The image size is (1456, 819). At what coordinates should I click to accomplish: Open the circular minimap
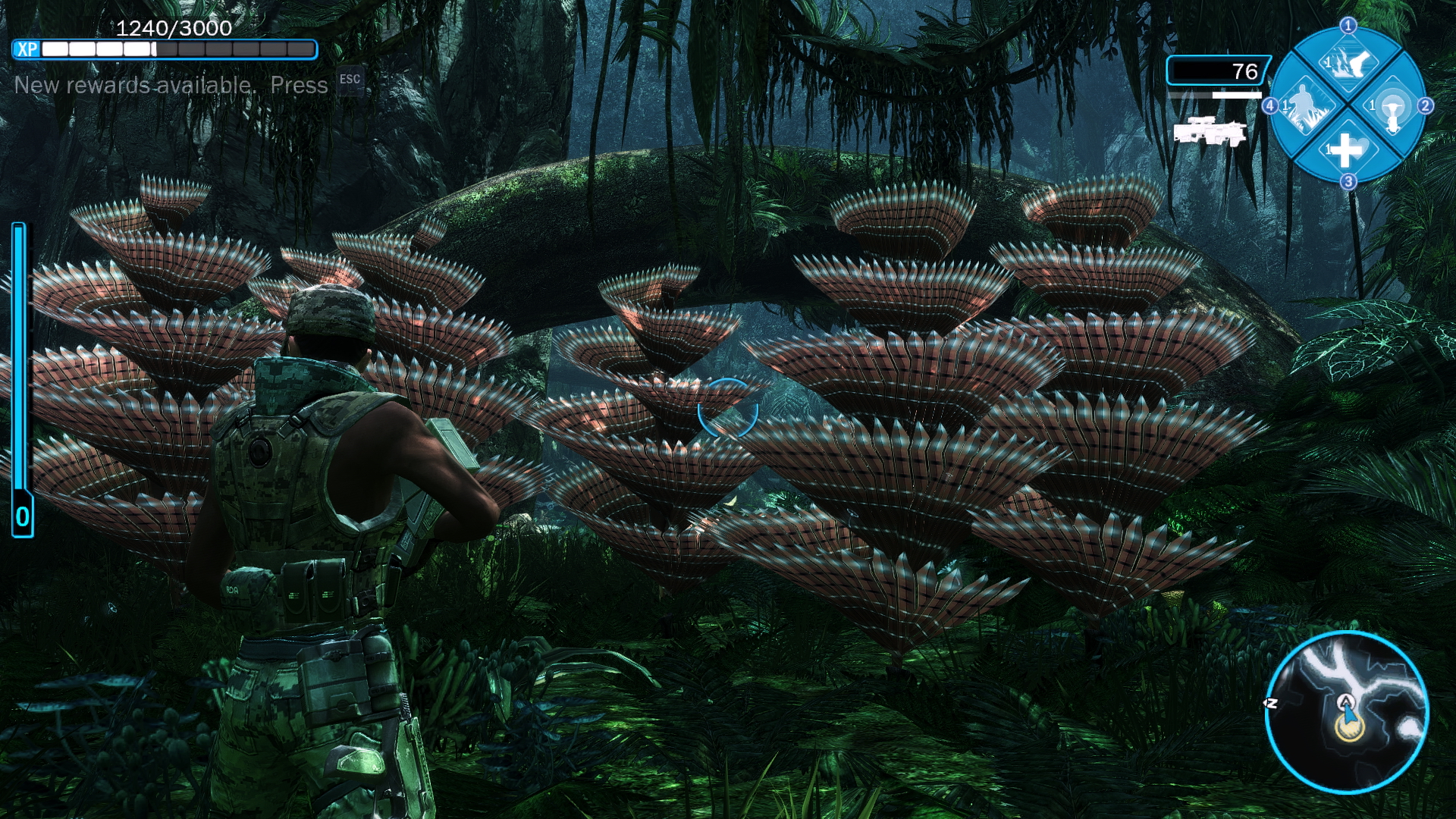coord(1347,712)
